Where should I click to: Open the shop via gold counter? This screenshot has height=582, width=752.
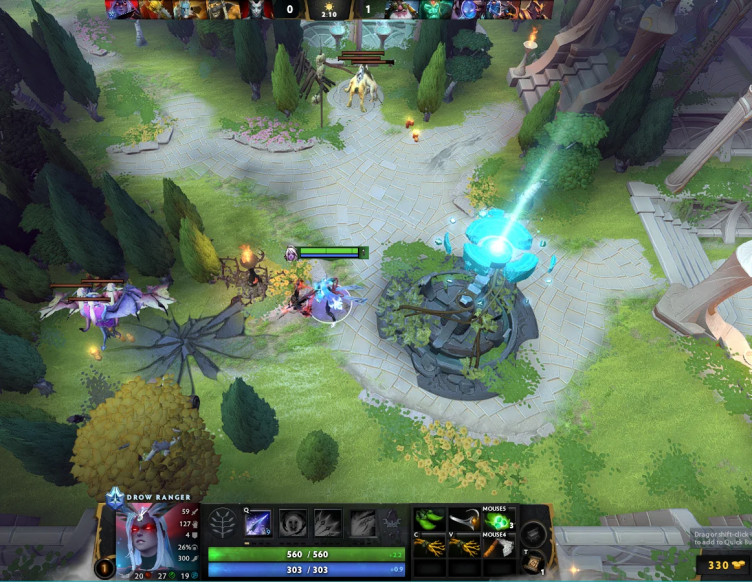tap(726, 565)
